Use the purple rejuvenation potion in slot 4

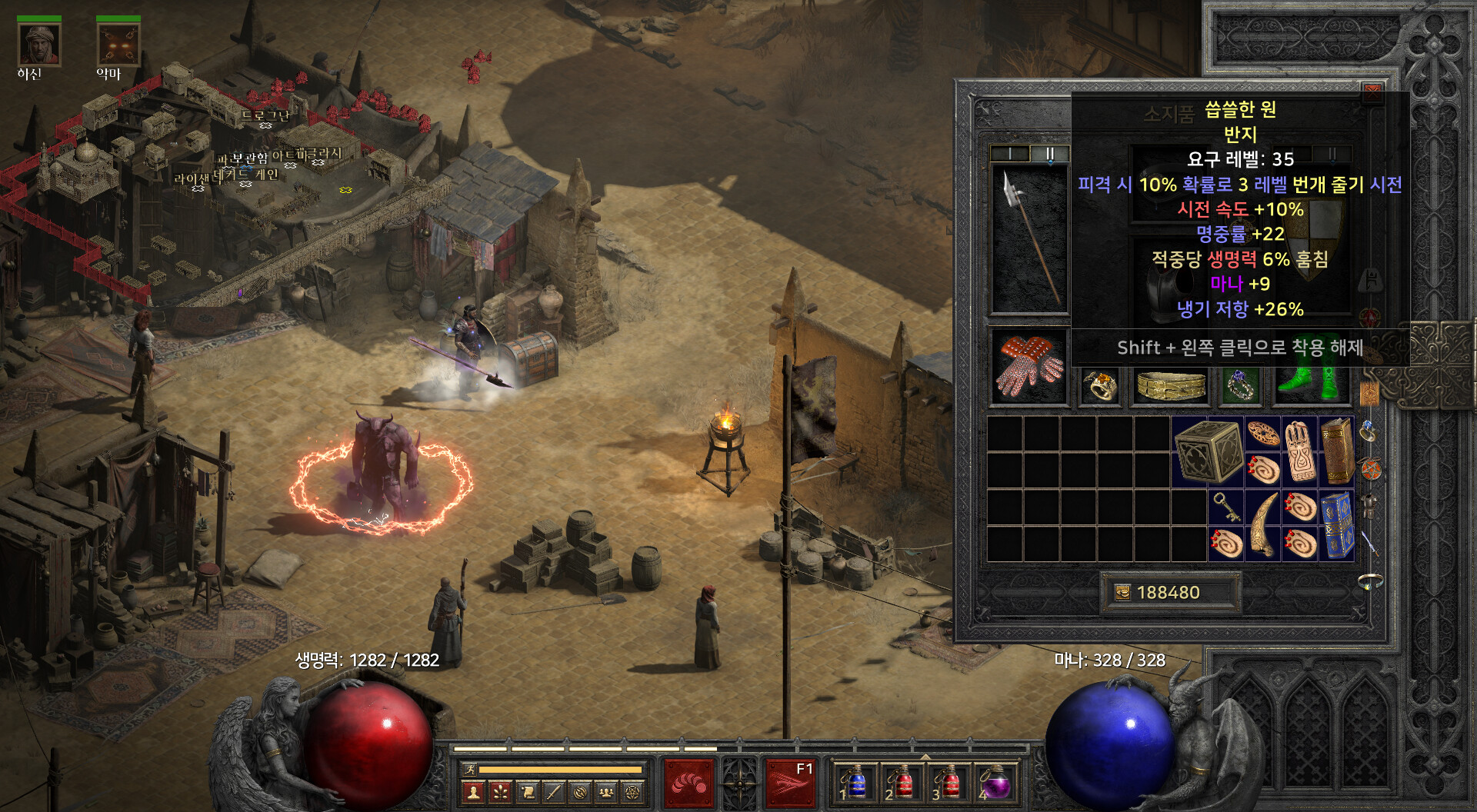(x=996, y=784)
